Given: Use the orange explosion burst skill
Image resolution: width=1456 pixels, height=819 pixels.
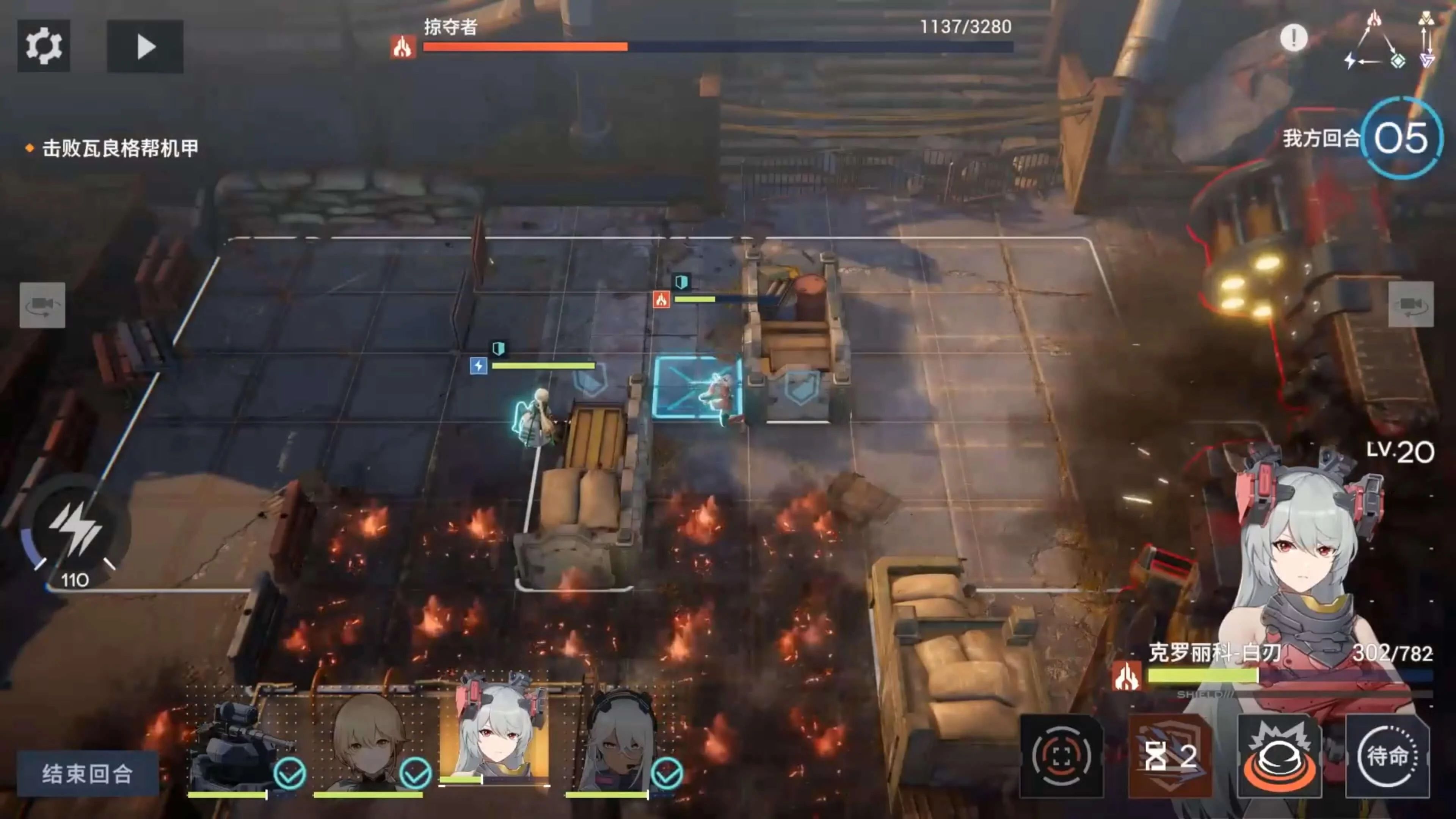Looking at the screenshot, I should point(1279,756).
